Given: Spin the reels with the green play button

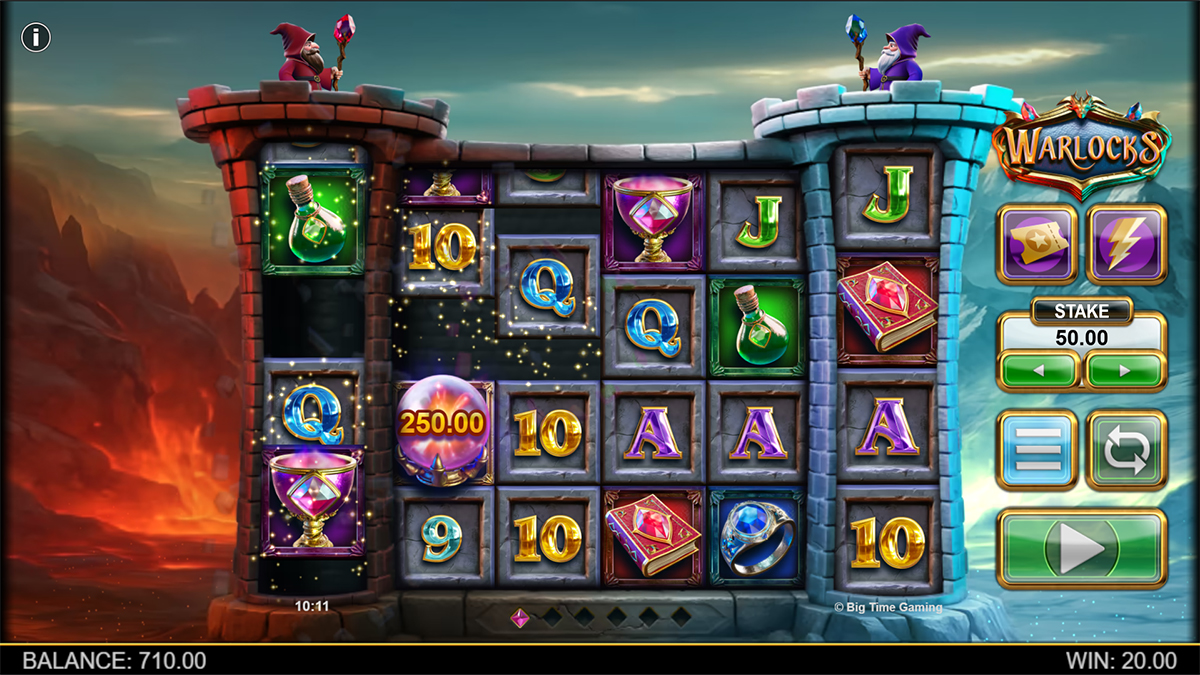Looking at the screenshot, I should [x=1081, y=548].
